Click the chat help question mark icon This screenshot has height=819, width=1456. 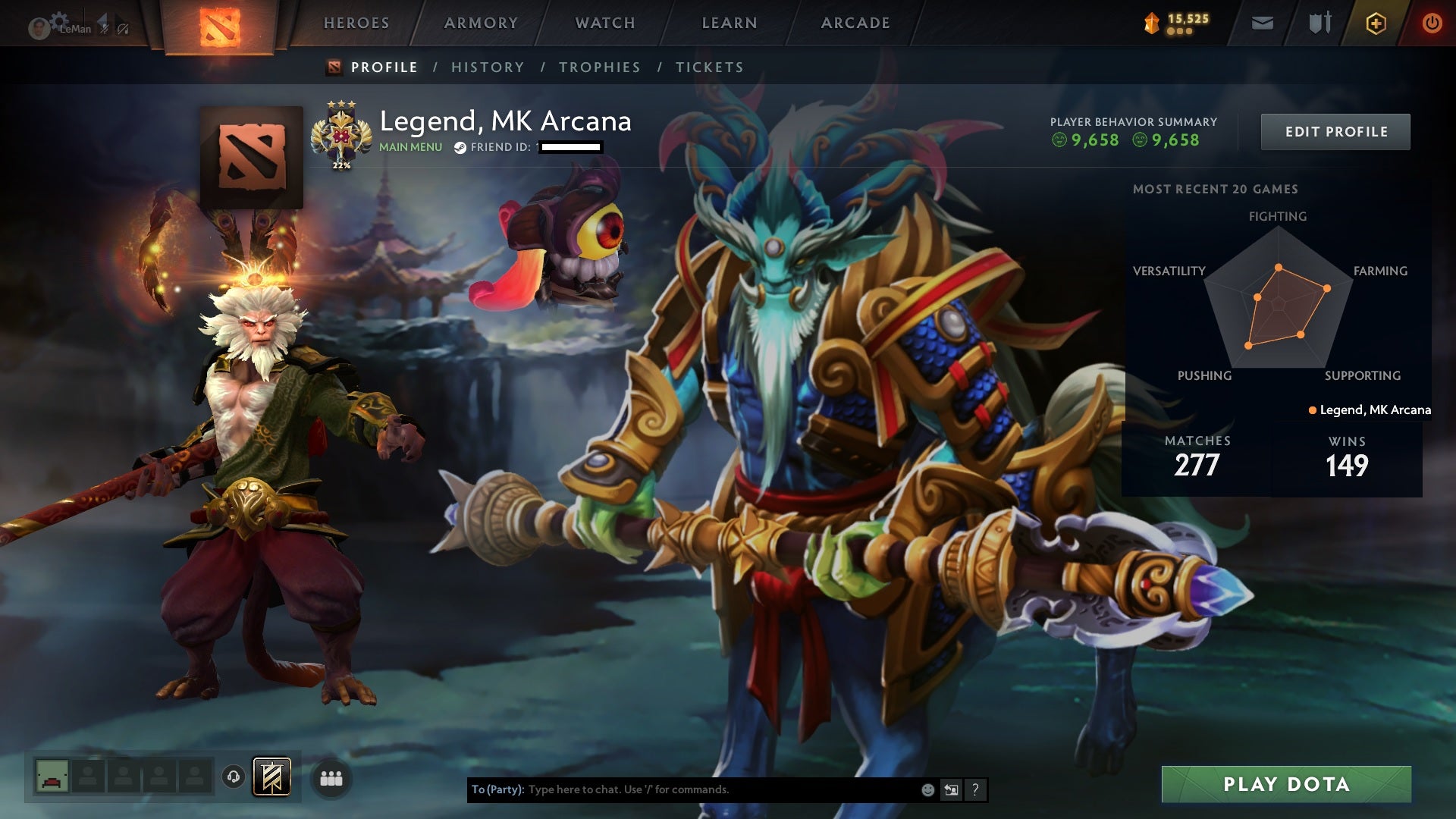(975, 789)
